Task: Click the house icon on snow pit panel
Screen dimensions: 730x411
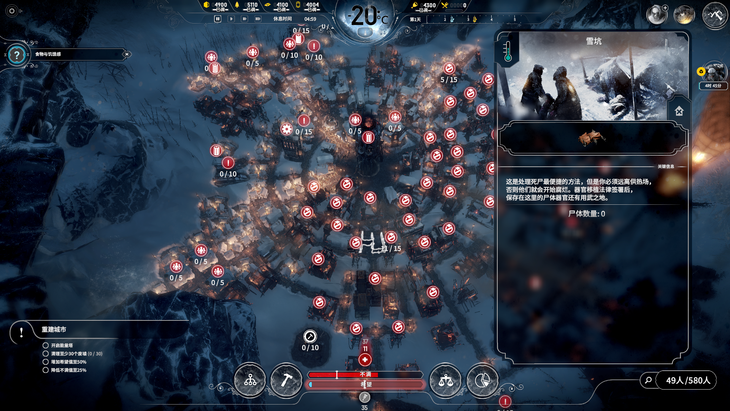Action: (679, 111)
